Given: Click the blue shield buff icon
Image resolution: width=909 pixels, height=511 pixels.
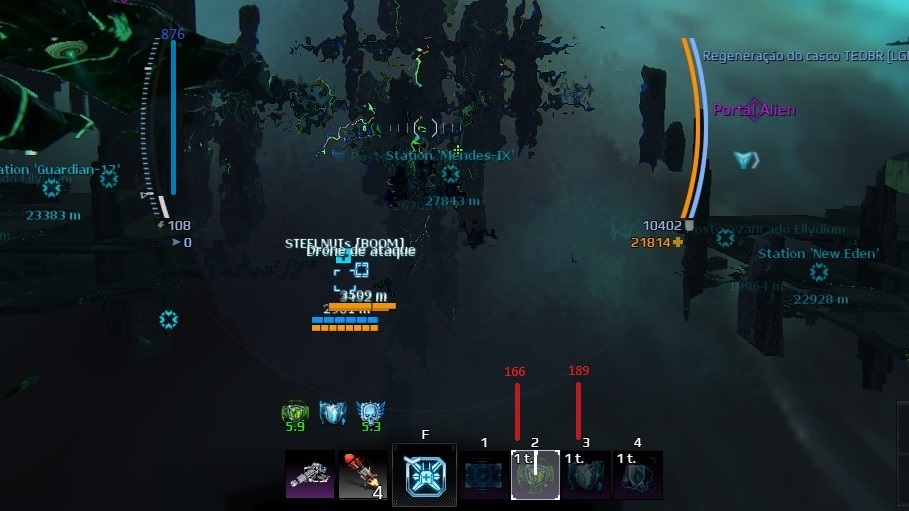Looking at the screenshot, I should click(332, 412).
